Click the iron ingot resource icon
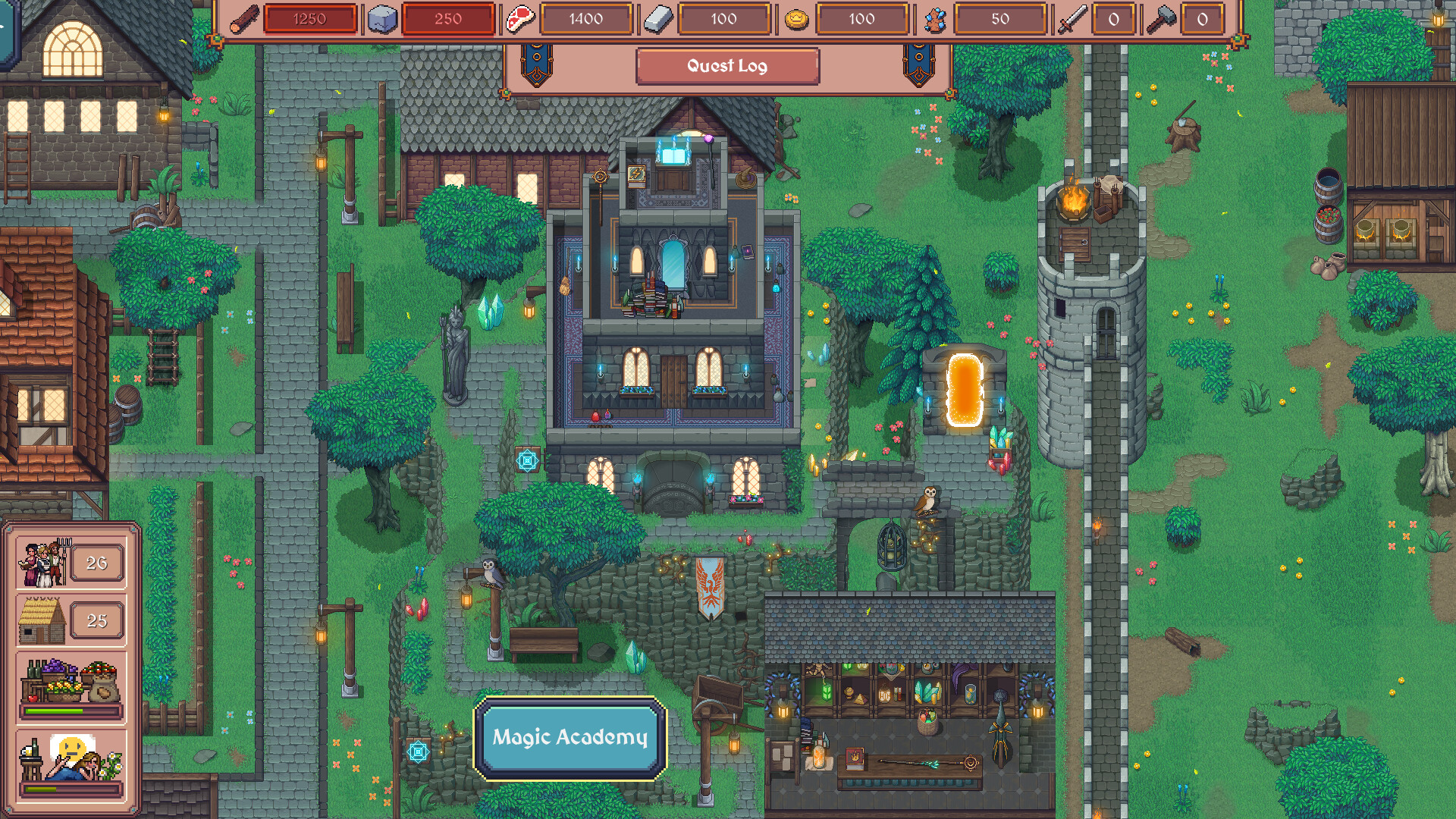 [x=659, y=18]
